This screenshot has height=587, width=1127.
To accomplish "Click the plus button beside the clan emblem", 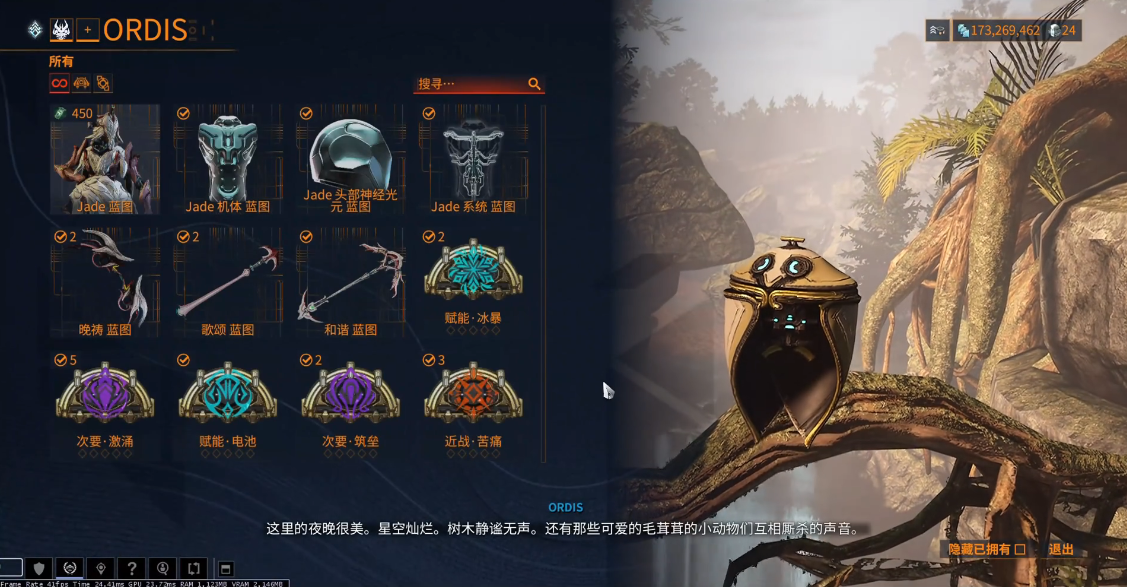I will click(88, 30).
